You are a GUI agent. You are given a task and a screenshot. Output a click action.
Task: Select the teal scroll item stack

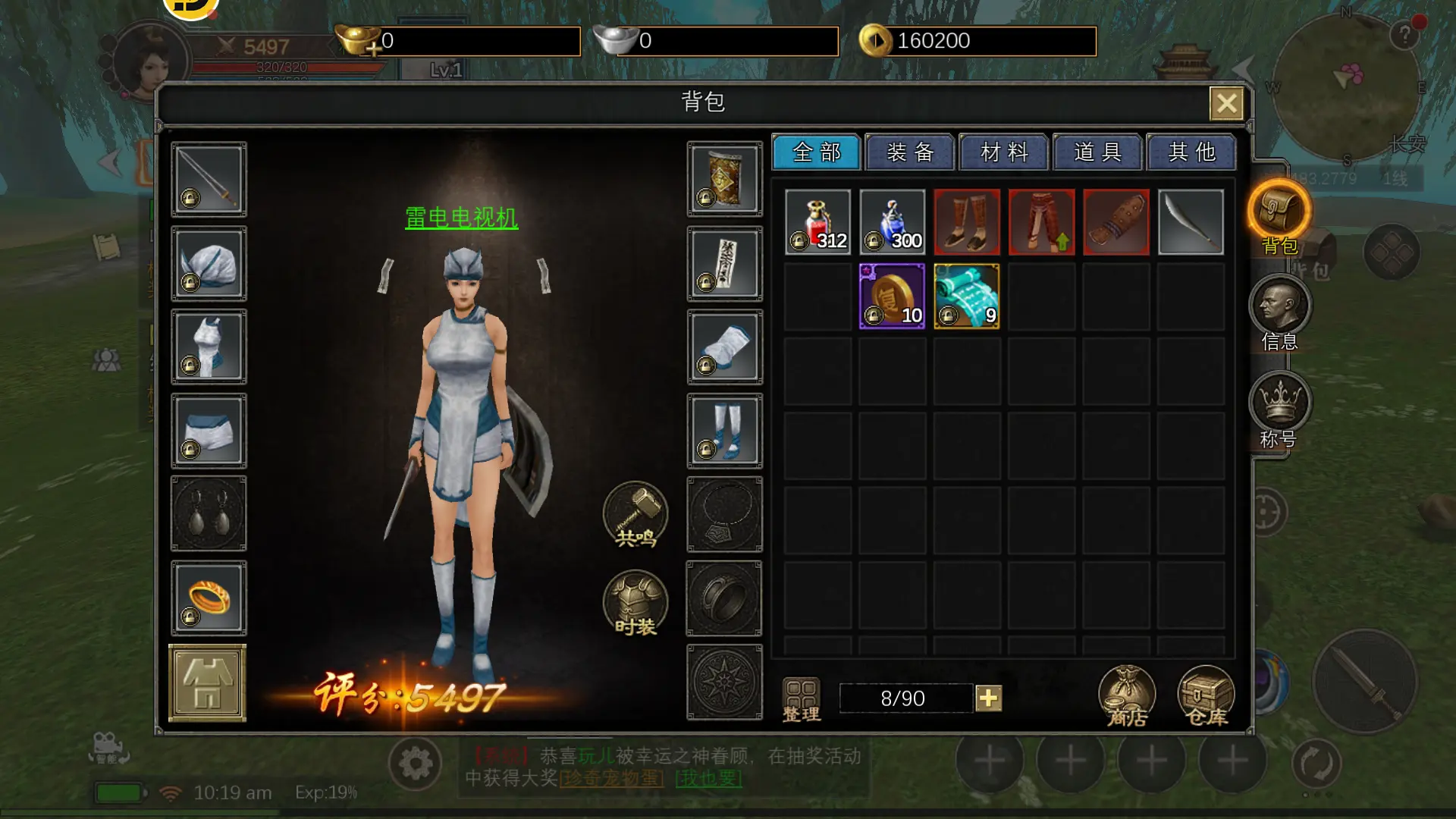click(966, 297)
